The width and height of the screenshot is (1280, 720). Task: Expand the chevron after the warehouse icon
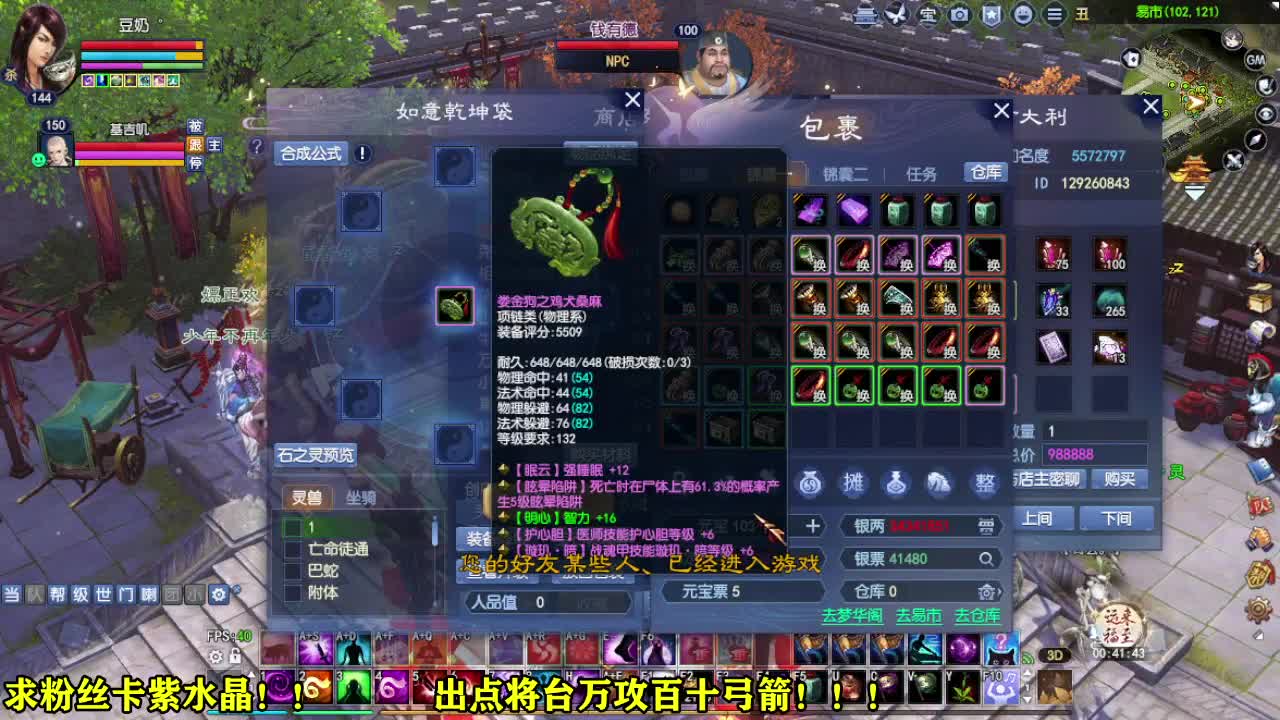coord(1000,593)
